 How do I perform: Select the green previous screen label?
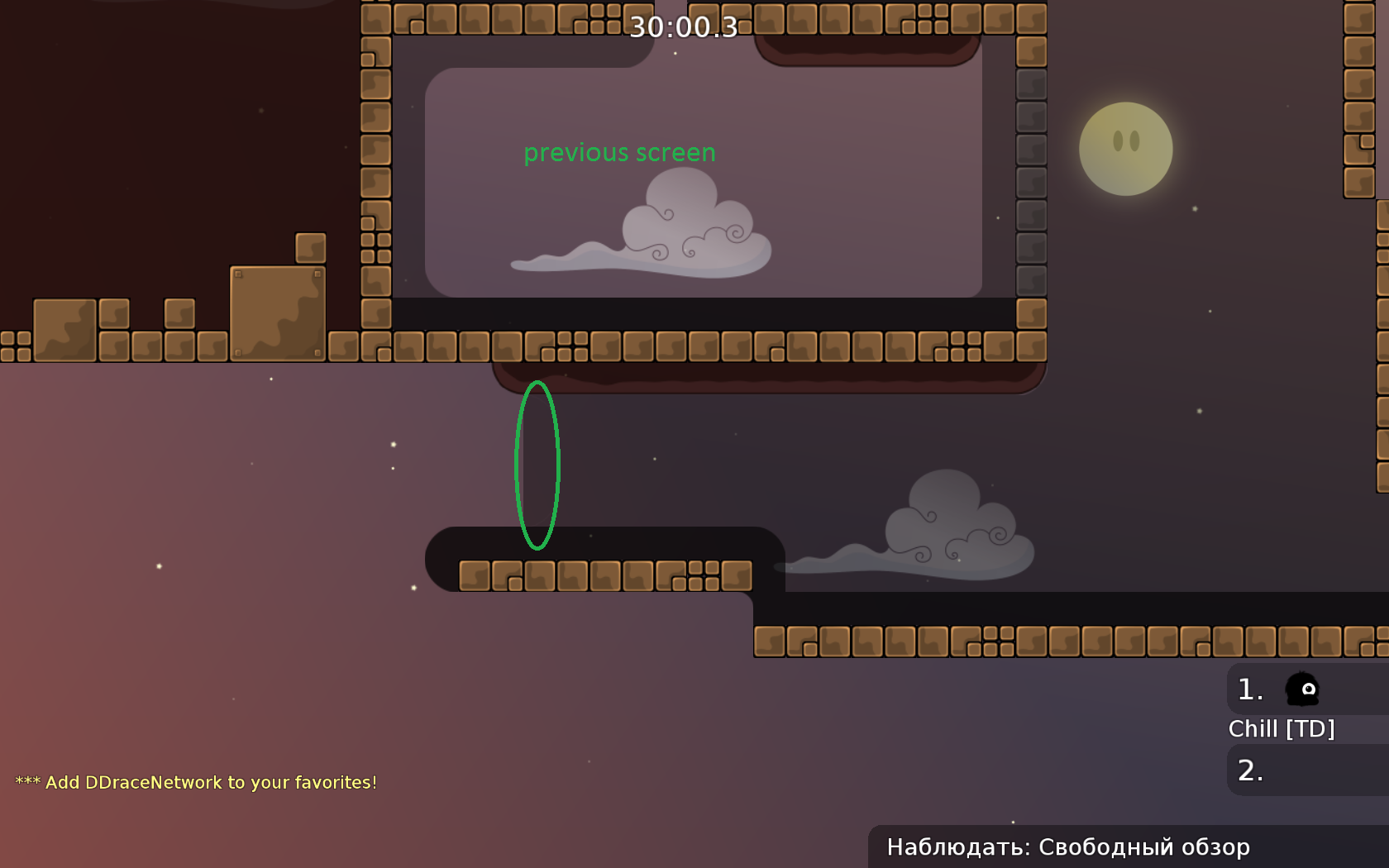(x=620, y=152)
